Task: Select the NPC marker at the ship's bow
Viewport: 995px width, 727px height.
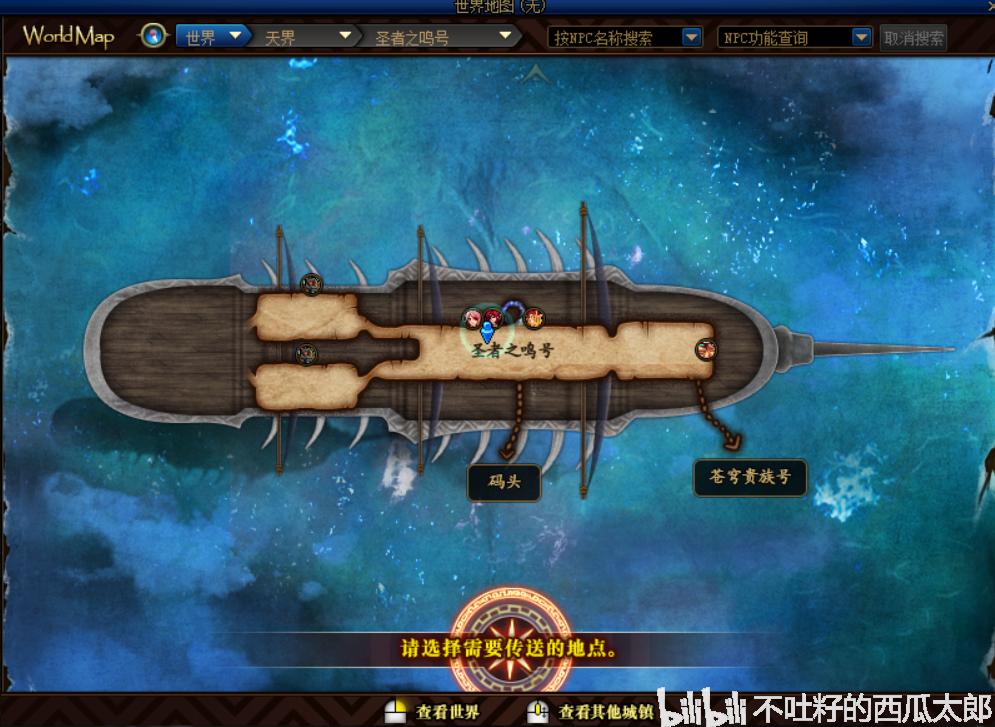Action: 706,349
